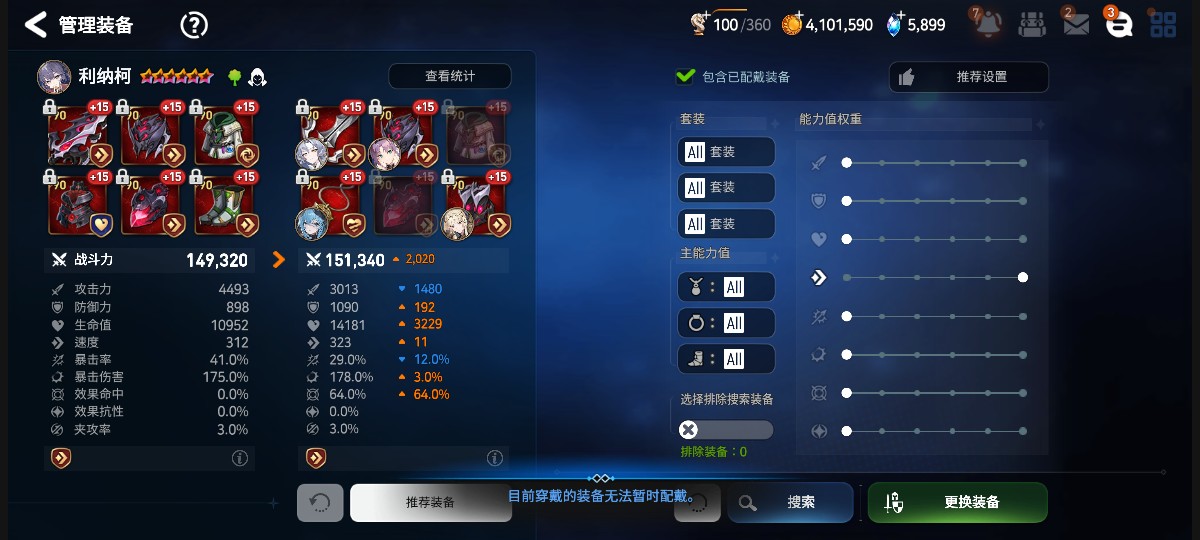Open the 查看统计 statistics view
Image resolution: width=1200 pixels, height=540 pixels.
coord(449,76)
